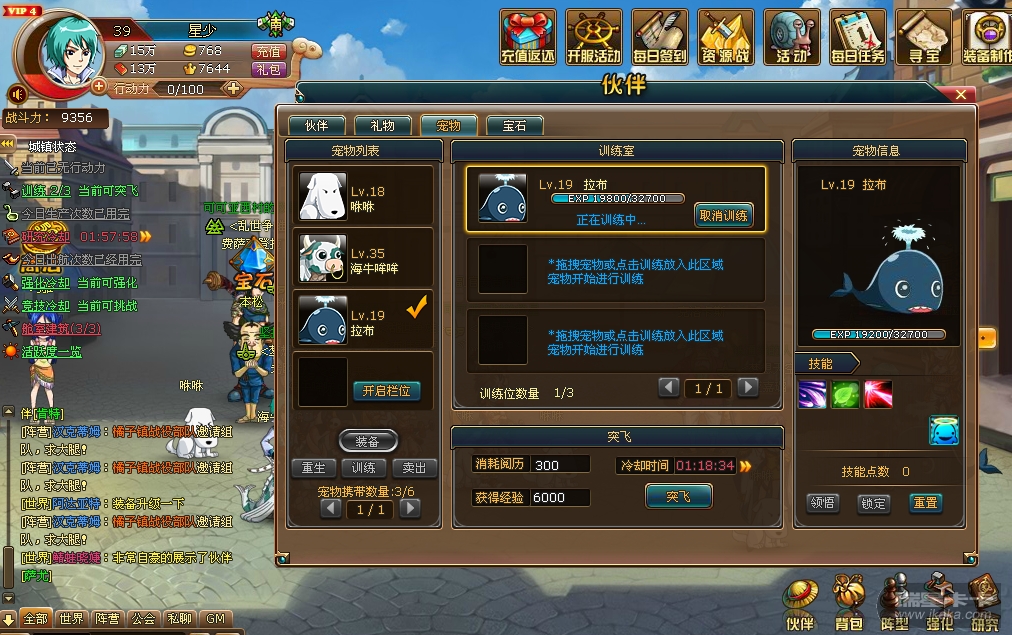Click the 锁定 skill lock button
The width and height of the screenshot is (1012, 635).
tap(874, 503)
